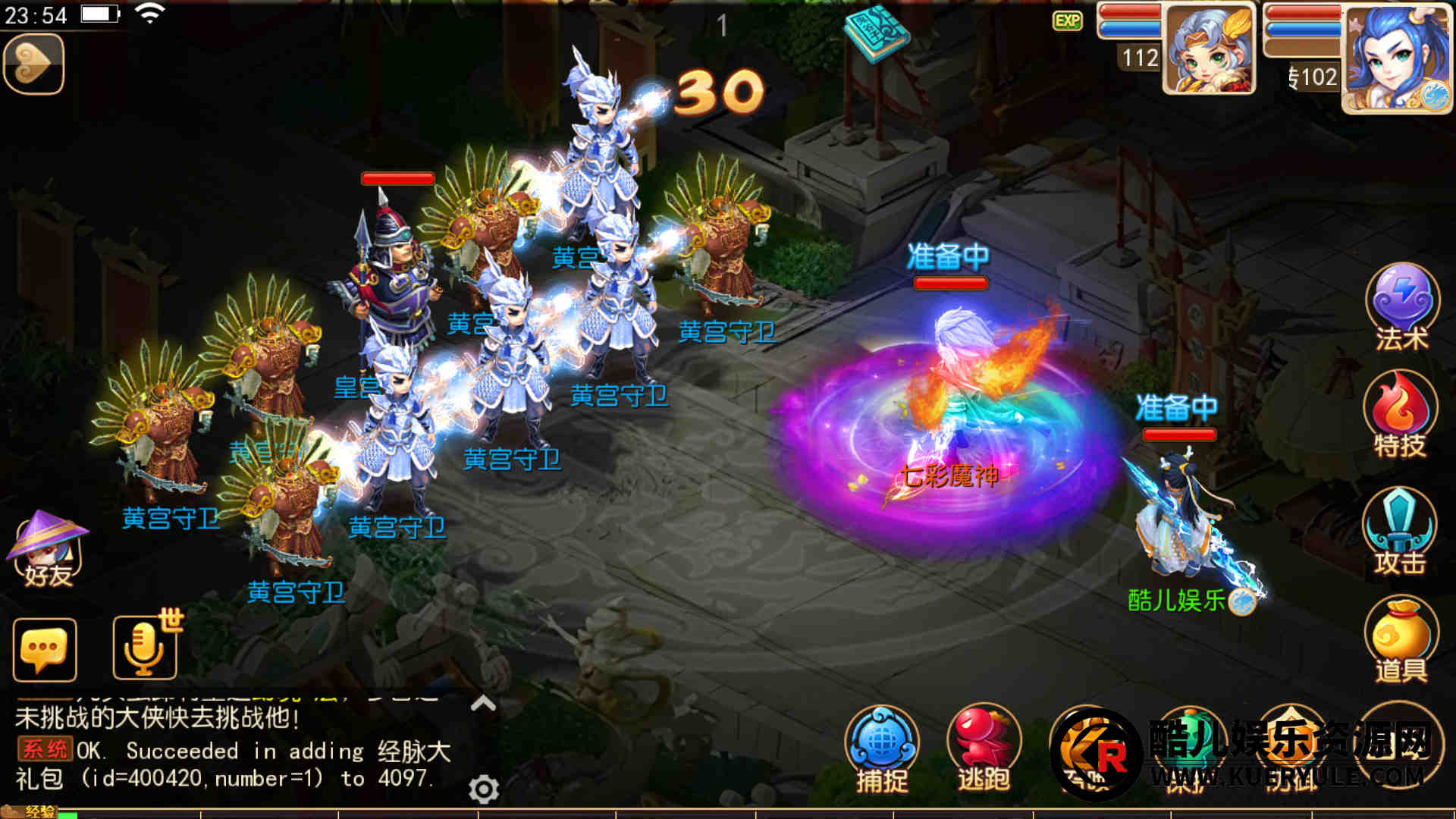Open the 道具 item bag
The image size is (1456, 819).
click(1401, 639)
